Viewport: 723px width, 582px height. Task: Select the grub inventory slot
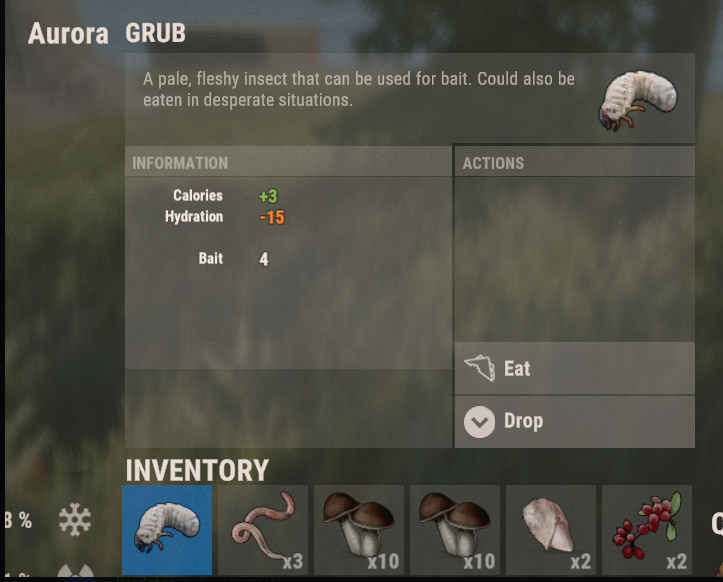[167, 530]
